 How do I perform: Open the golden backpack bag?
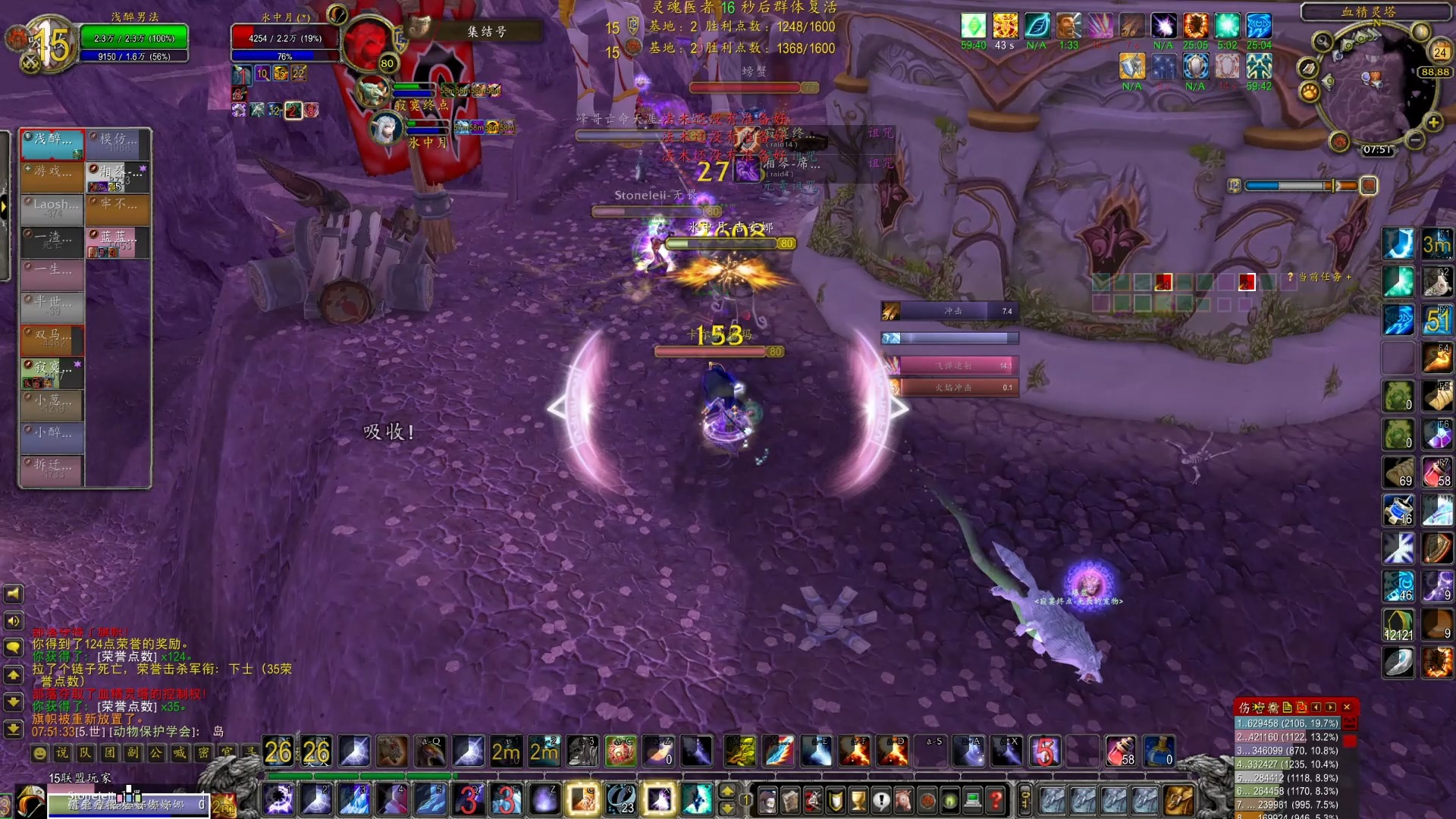pos(1179,800)
